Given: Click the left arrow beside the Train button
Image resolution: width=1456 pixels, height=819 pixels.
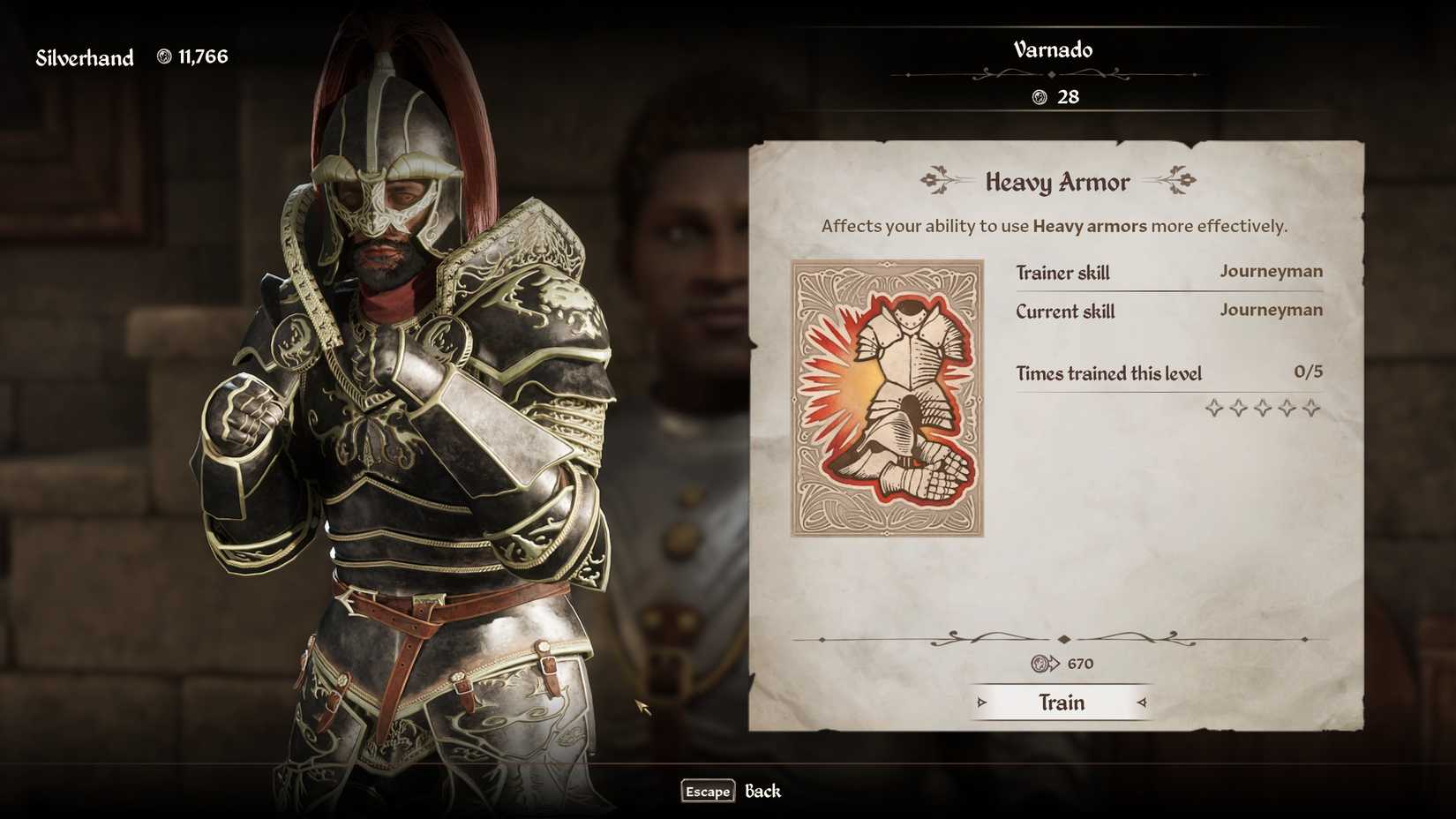Looking at the screenshot, I should click(984, 703).
